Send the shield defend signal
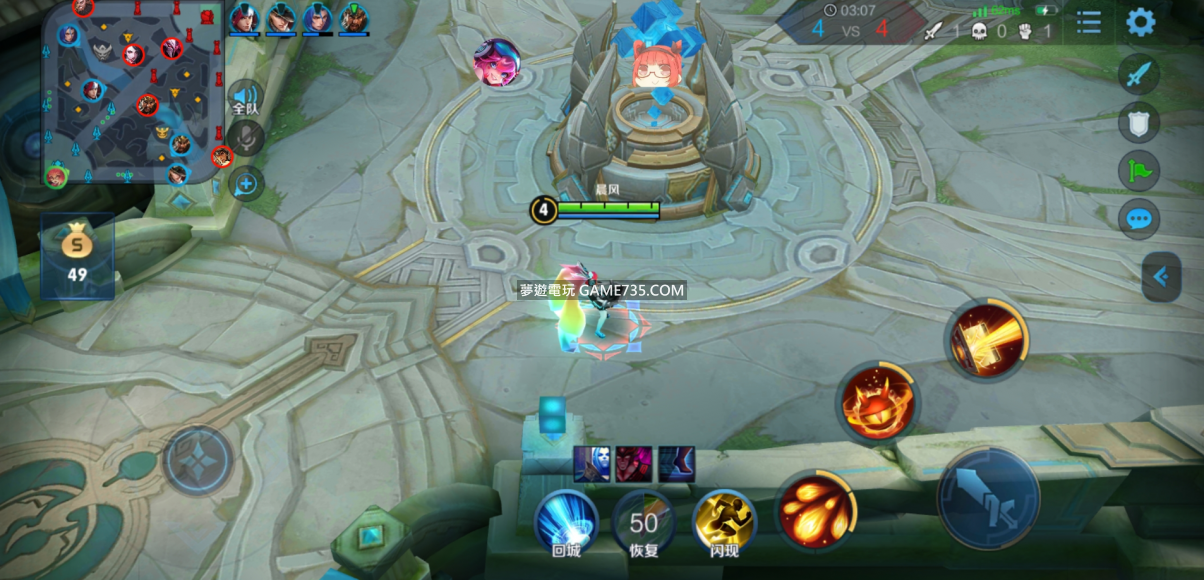The height and width of the screenshot is (580, 1204). [1139, 122]
